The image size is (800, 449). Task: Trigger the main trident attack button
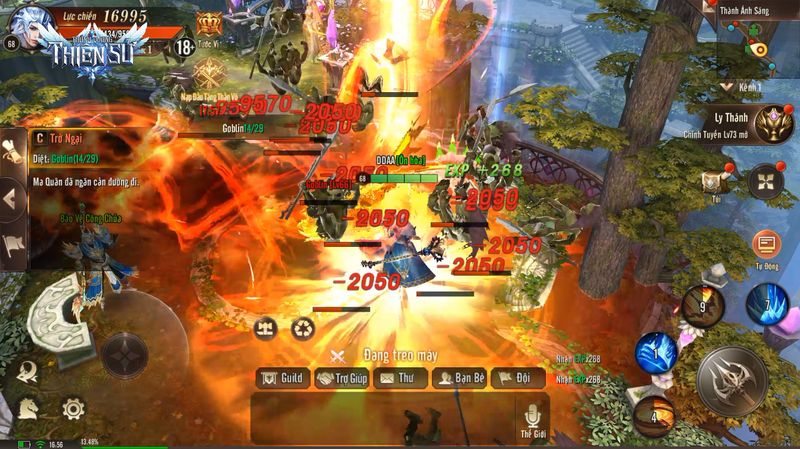click(x=731, y=379)
